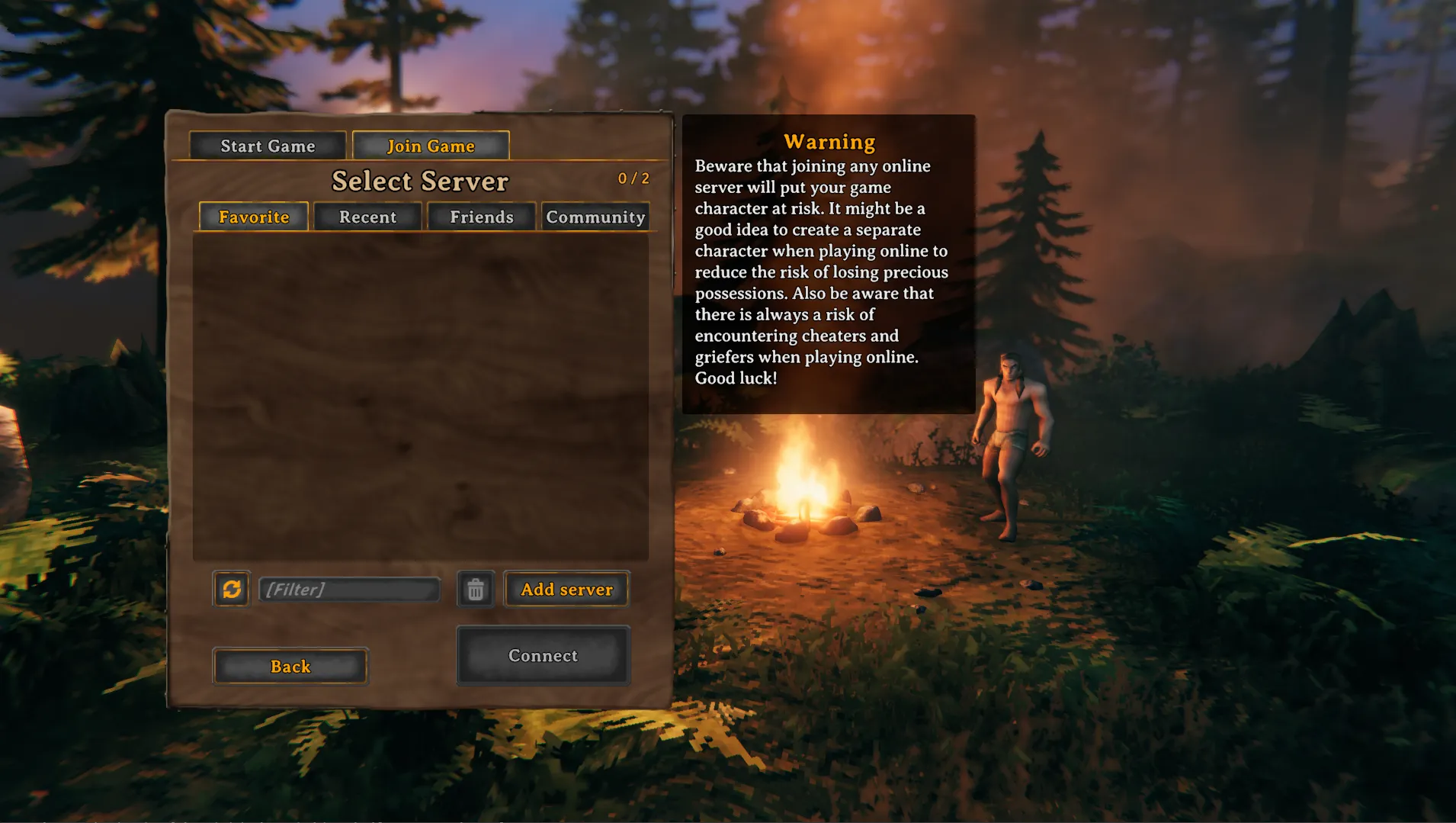Click the Connect button
Screen dimensions: 1456x823
coord(543,655)
